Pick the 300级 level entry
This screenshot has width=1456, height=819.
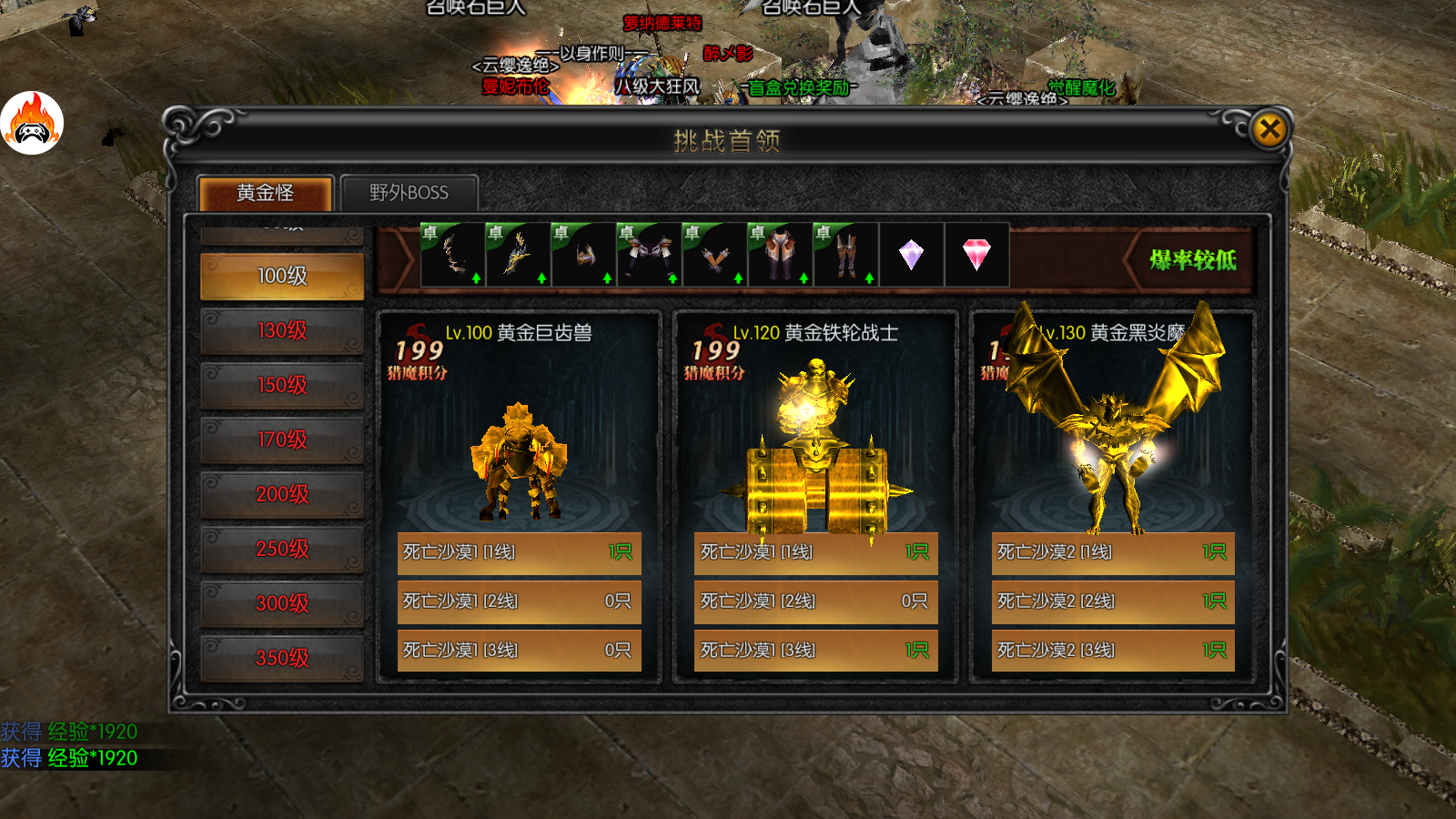point(282,603)
